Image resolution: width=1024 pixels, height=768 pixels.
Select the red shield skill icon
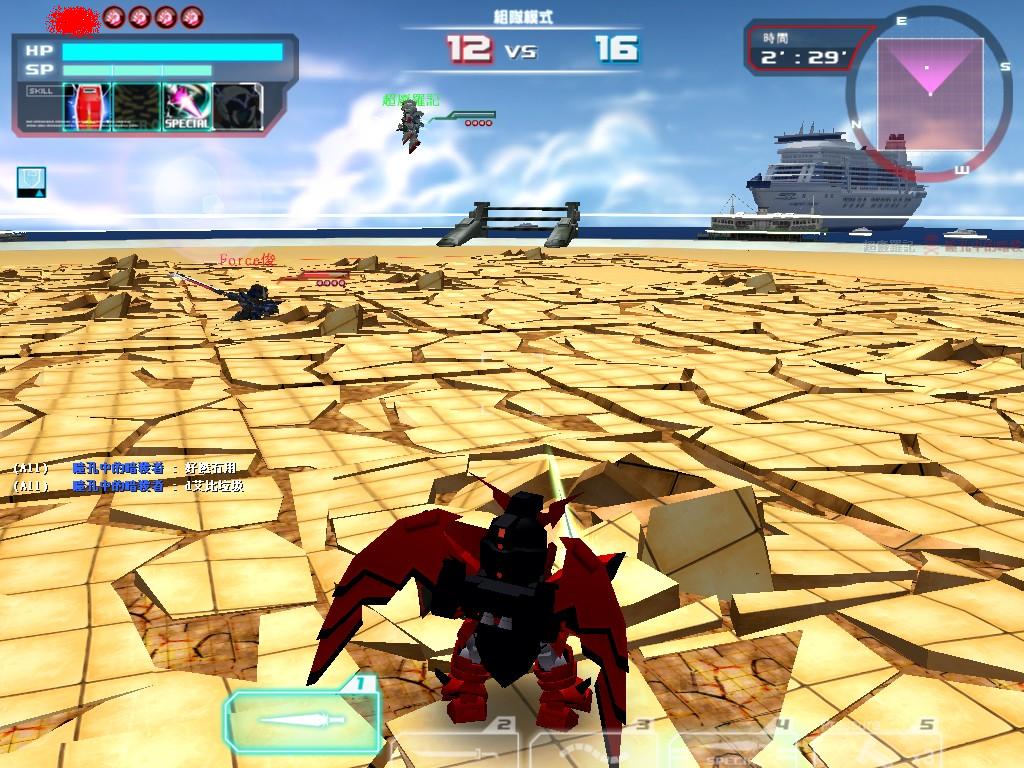(86, 107)
